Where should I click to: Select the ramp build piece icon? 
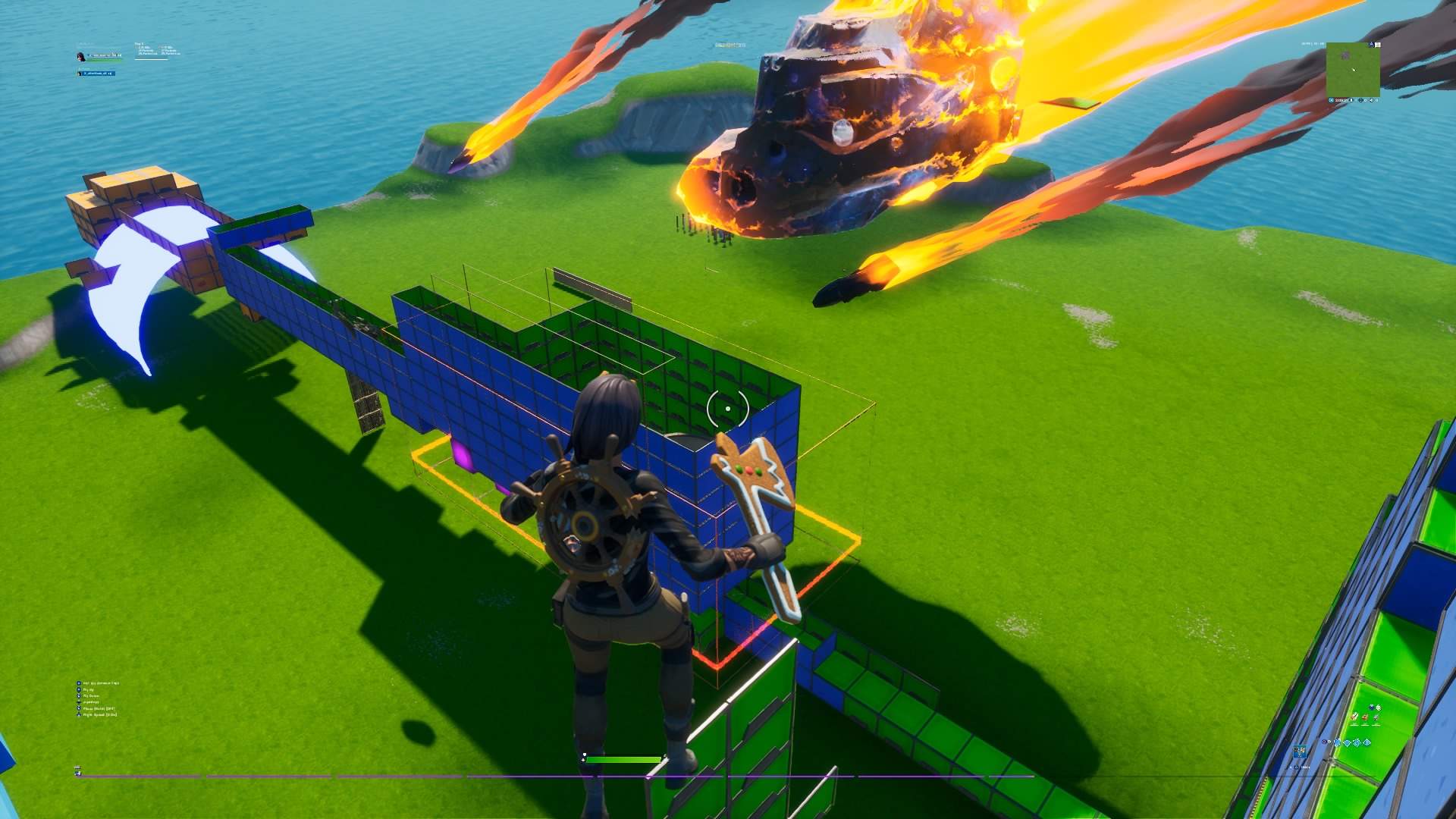tap(1357, 743)
